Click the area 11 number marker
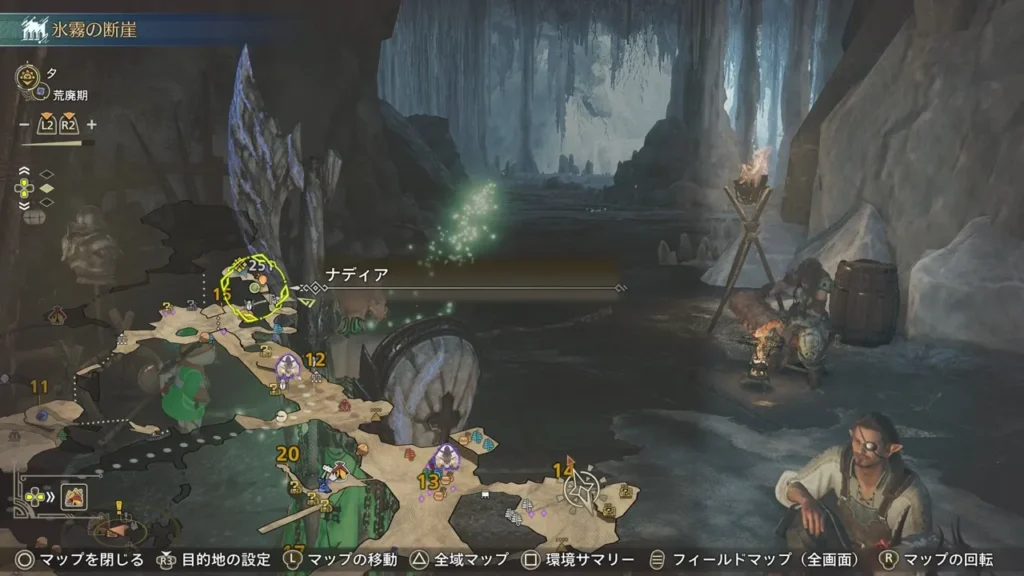 pos(40,387)
